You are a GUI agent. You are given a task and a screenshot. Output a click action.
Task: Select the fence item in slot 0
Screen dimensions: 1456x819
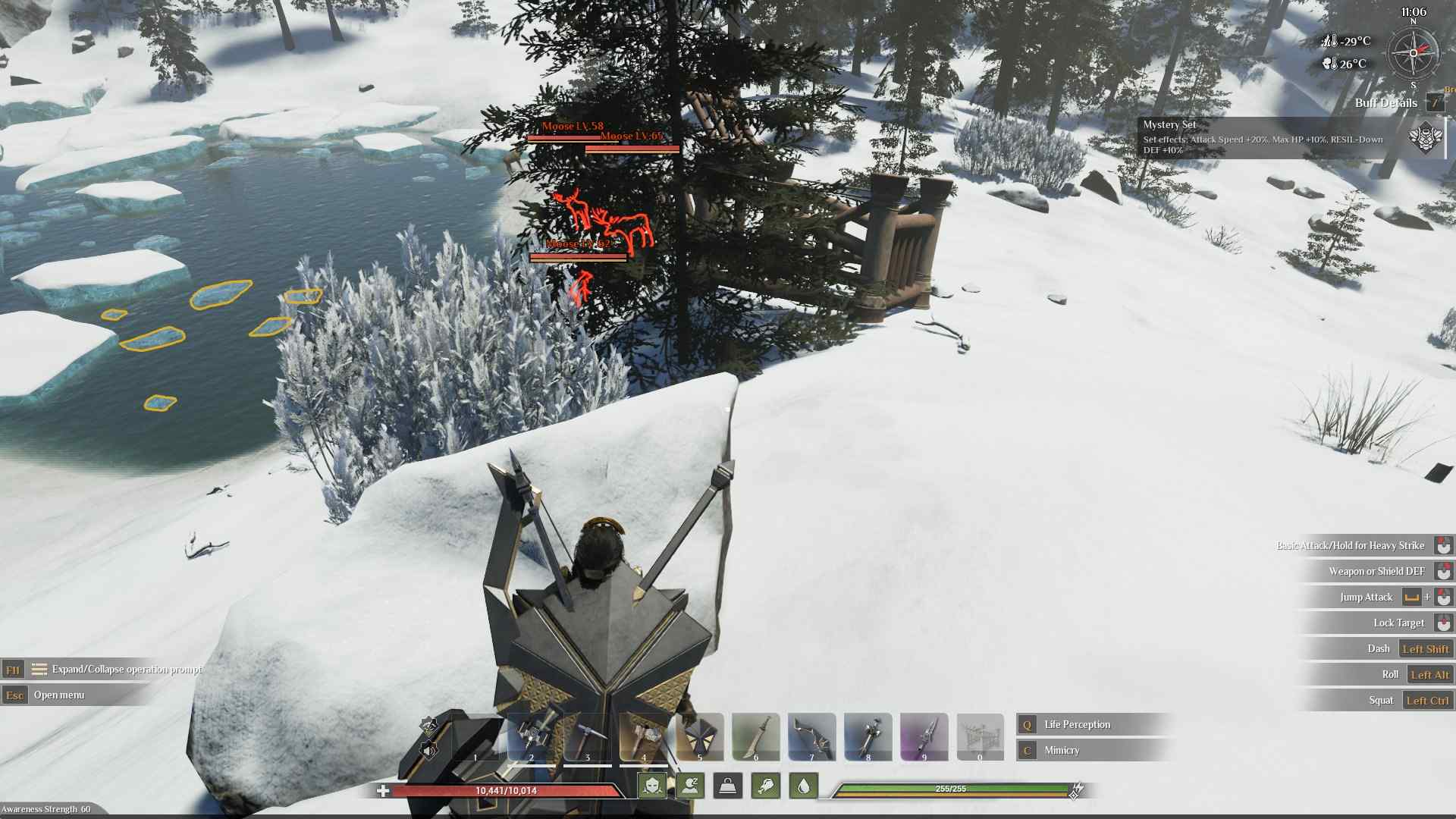tap(981, 736)
